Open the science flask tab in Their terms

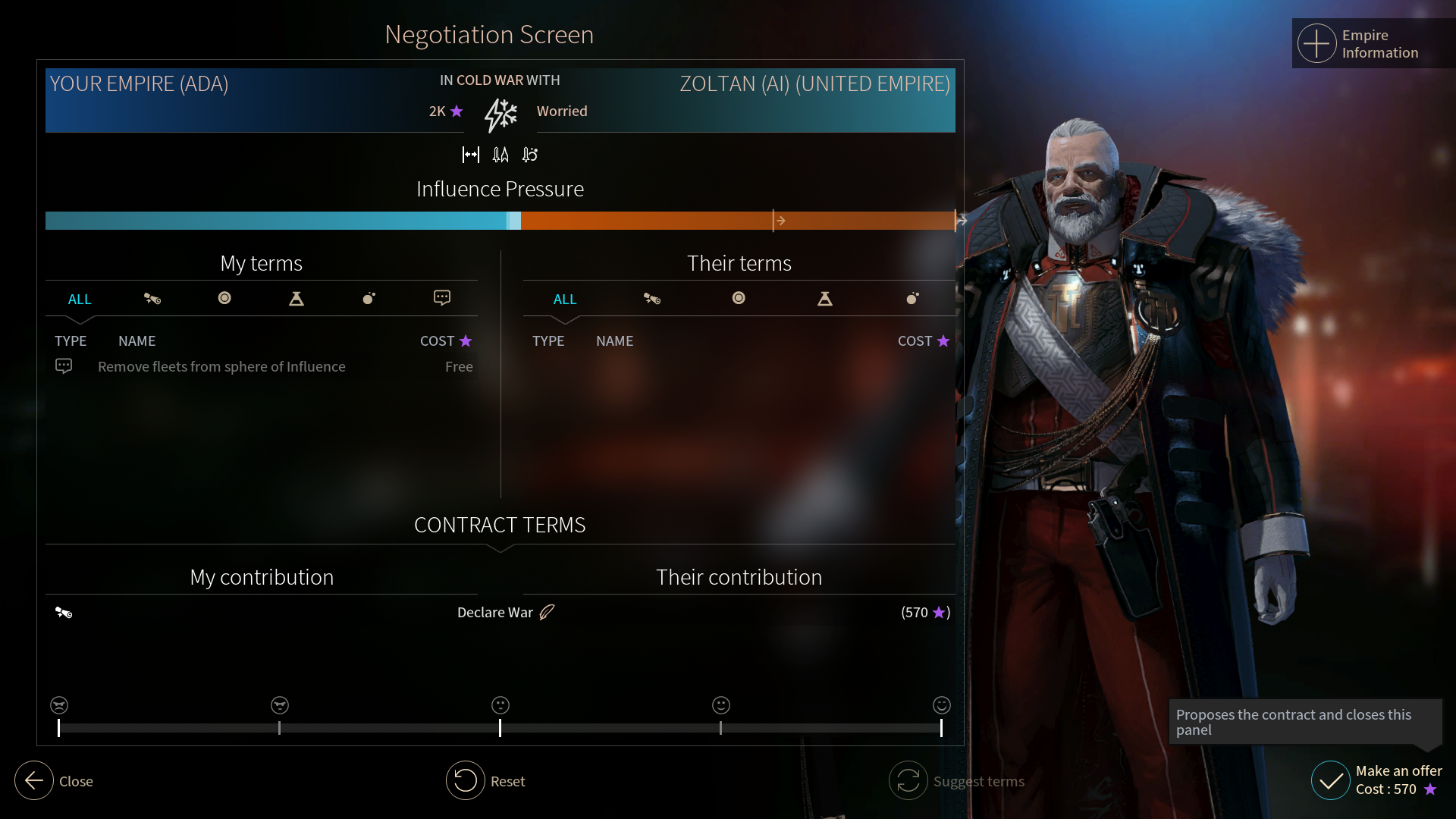pyautogui.click(x=825, y=299)
